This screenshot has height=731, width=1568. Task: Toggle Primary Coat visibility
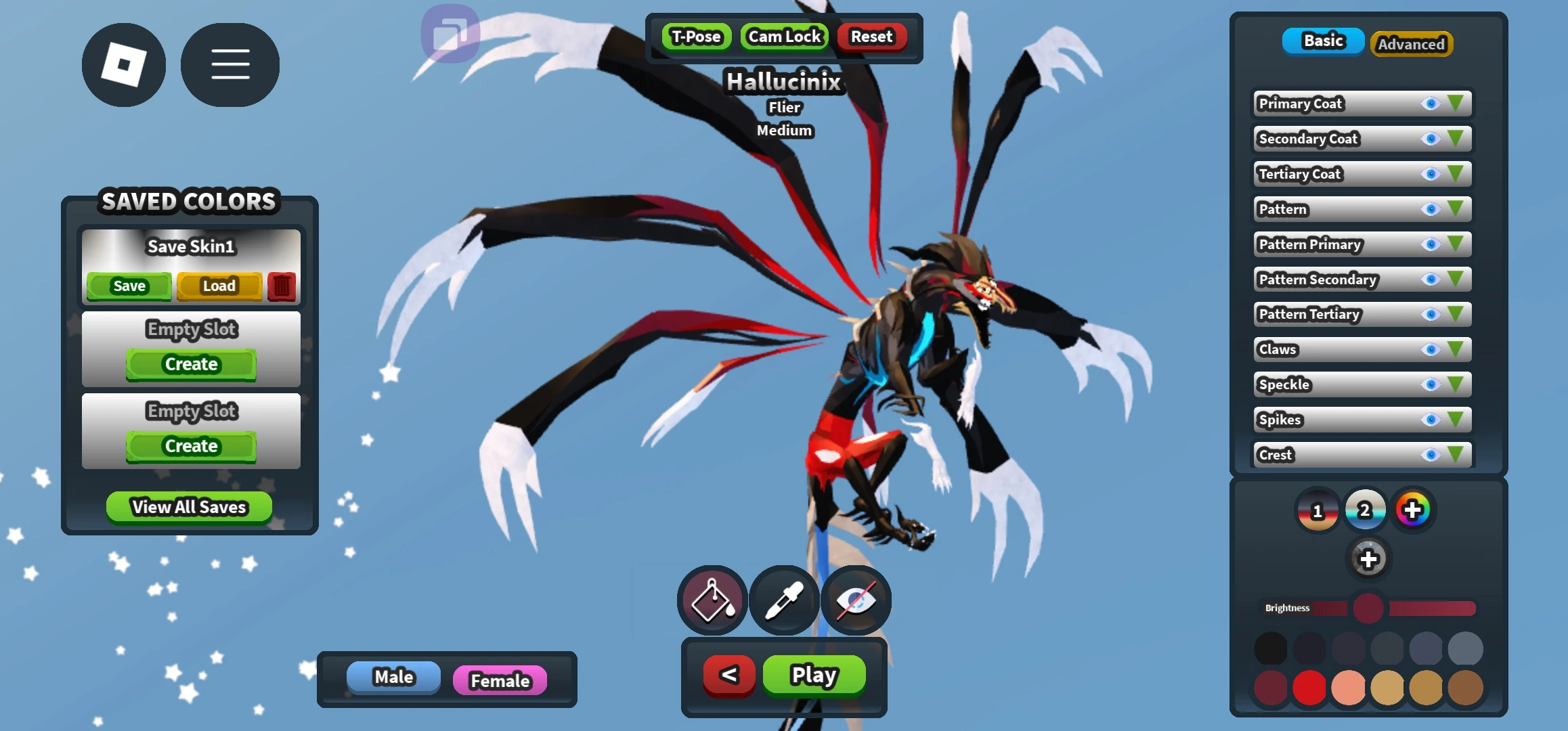tap(1431, 104)
